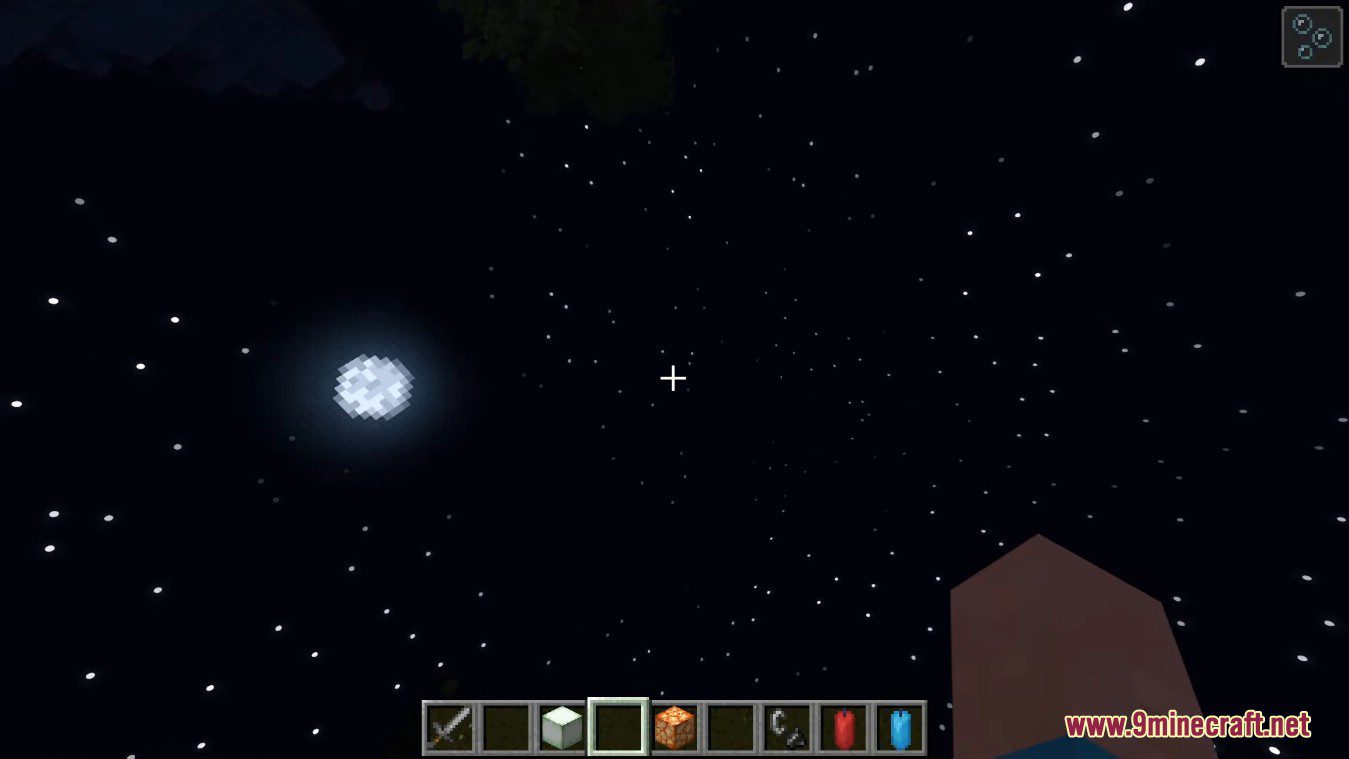This screenshot has height=759, width=1349.
Task: Select the quartz block in the hotbar
Action: [x=560, y=730]
